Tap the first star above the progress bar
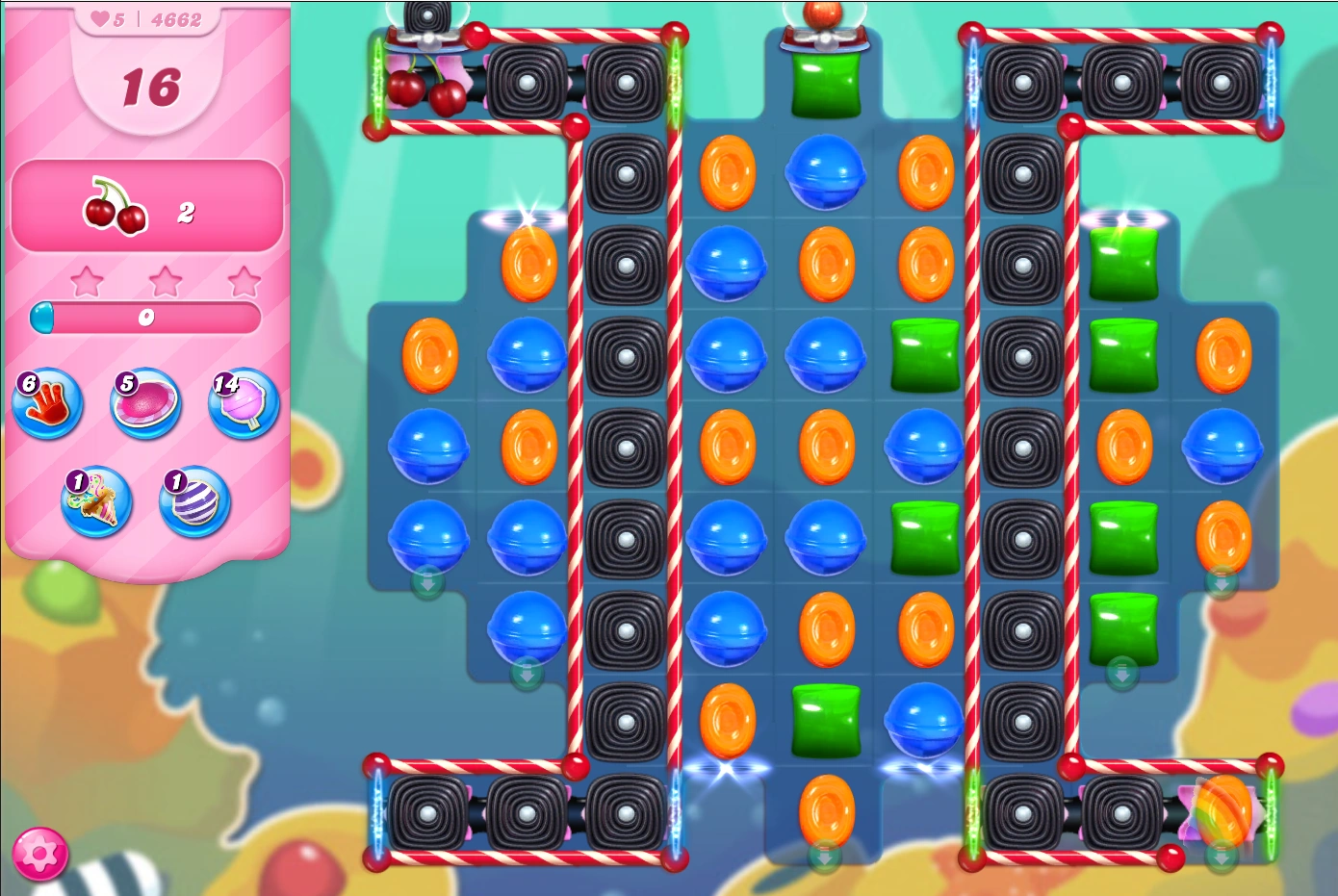Screen dimensions: 1338x896 coord(89,280)
